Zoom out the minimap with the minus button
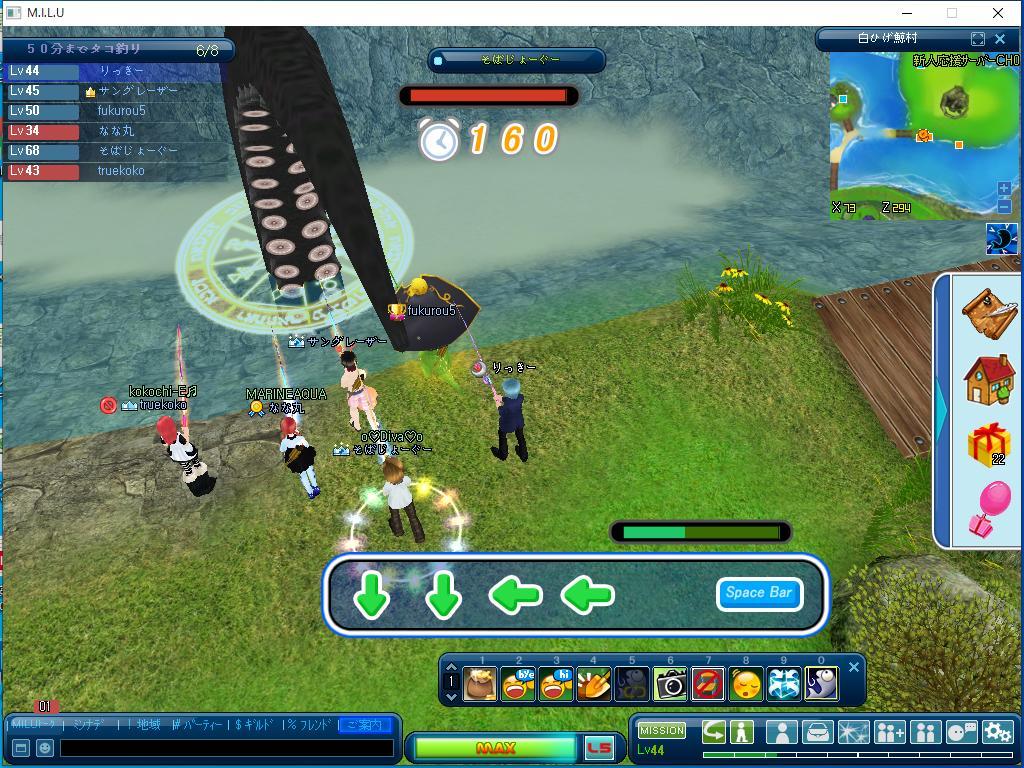Viewport: 1024px width, 768px height. (x=1004, y=206)
